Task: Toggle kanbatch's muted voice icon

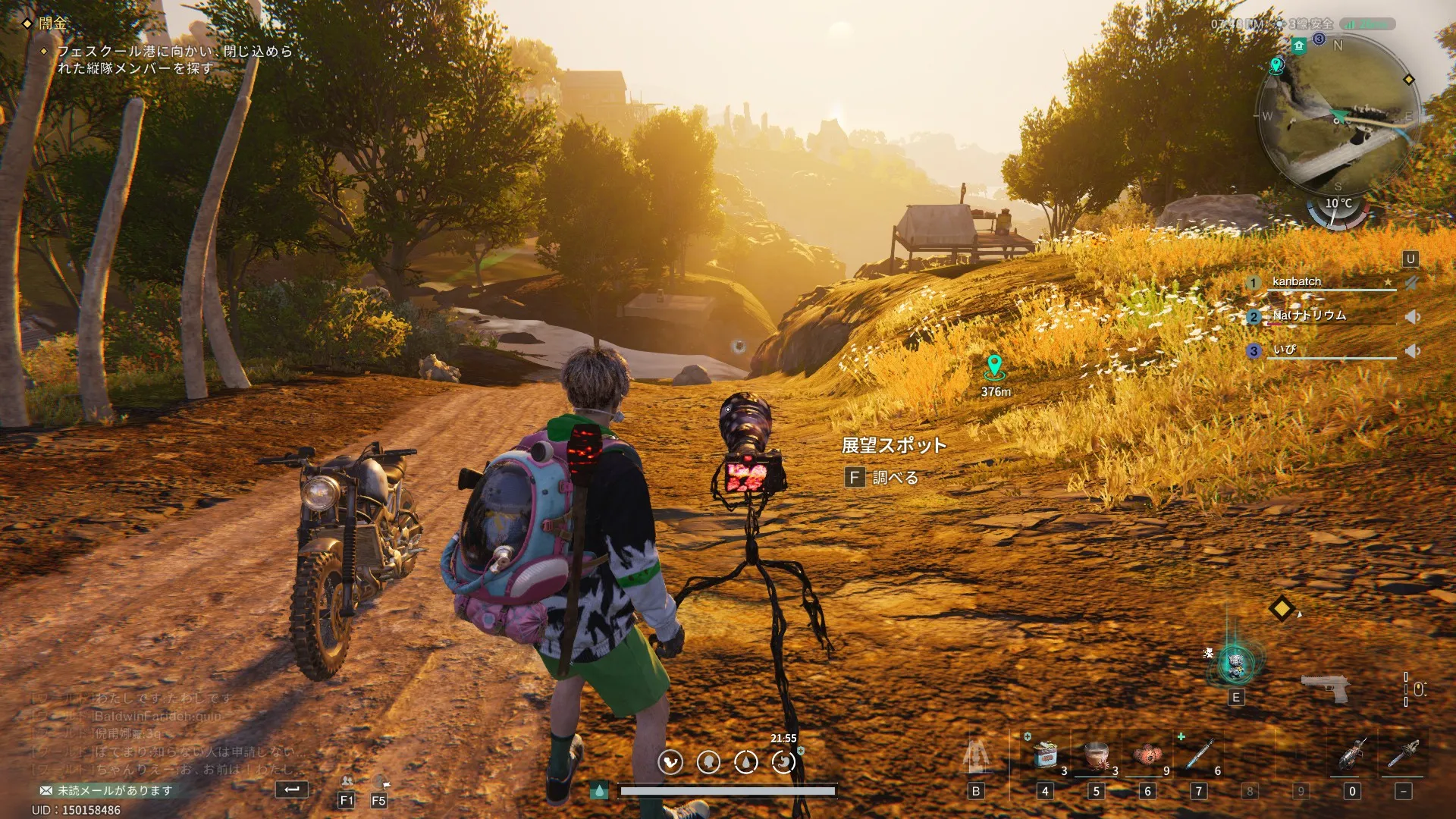Action: (x=1410, y=283)
